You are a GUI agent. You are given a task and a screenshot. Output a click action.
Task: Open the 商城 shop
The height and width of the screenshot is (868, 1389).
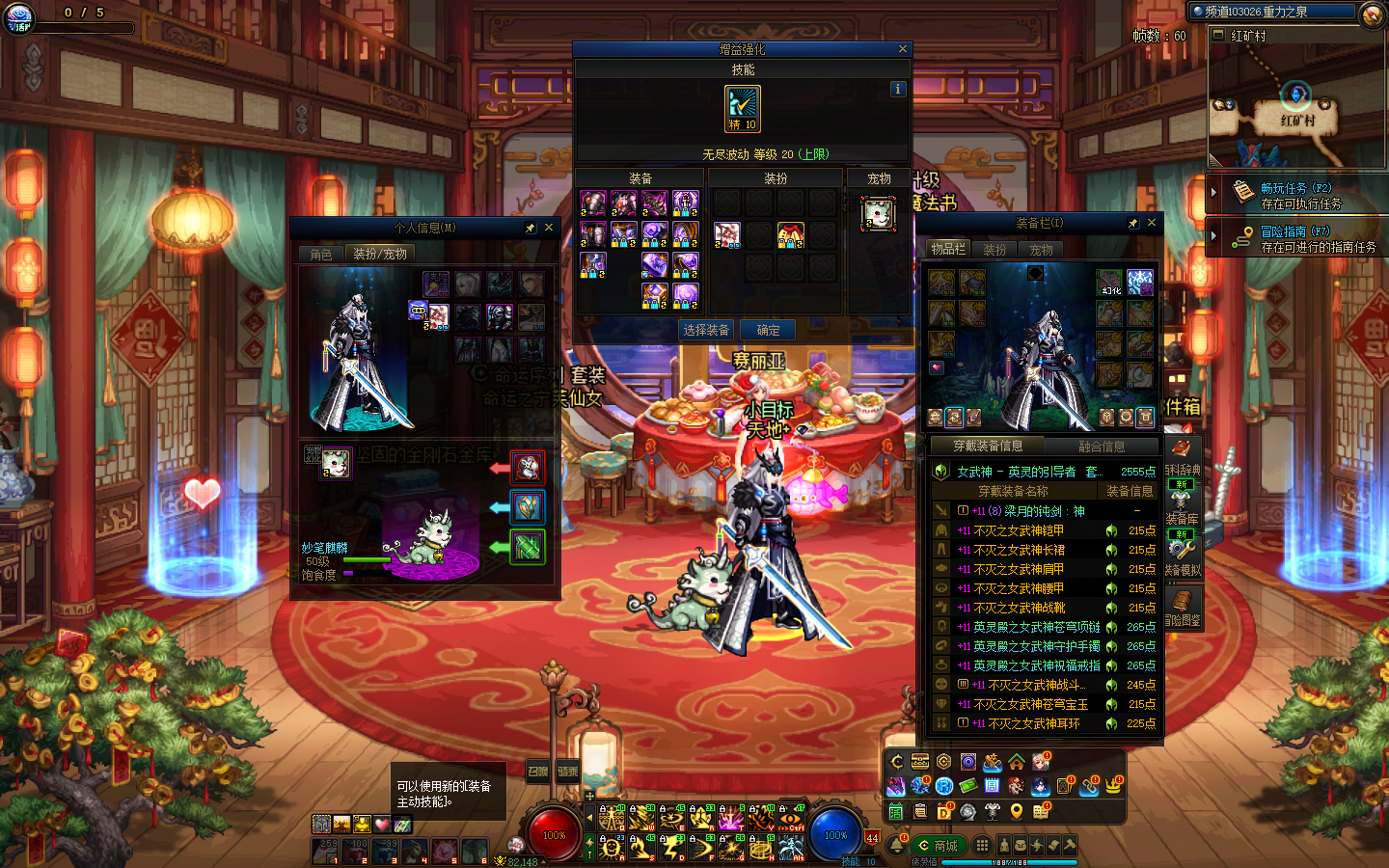point(939,846)
